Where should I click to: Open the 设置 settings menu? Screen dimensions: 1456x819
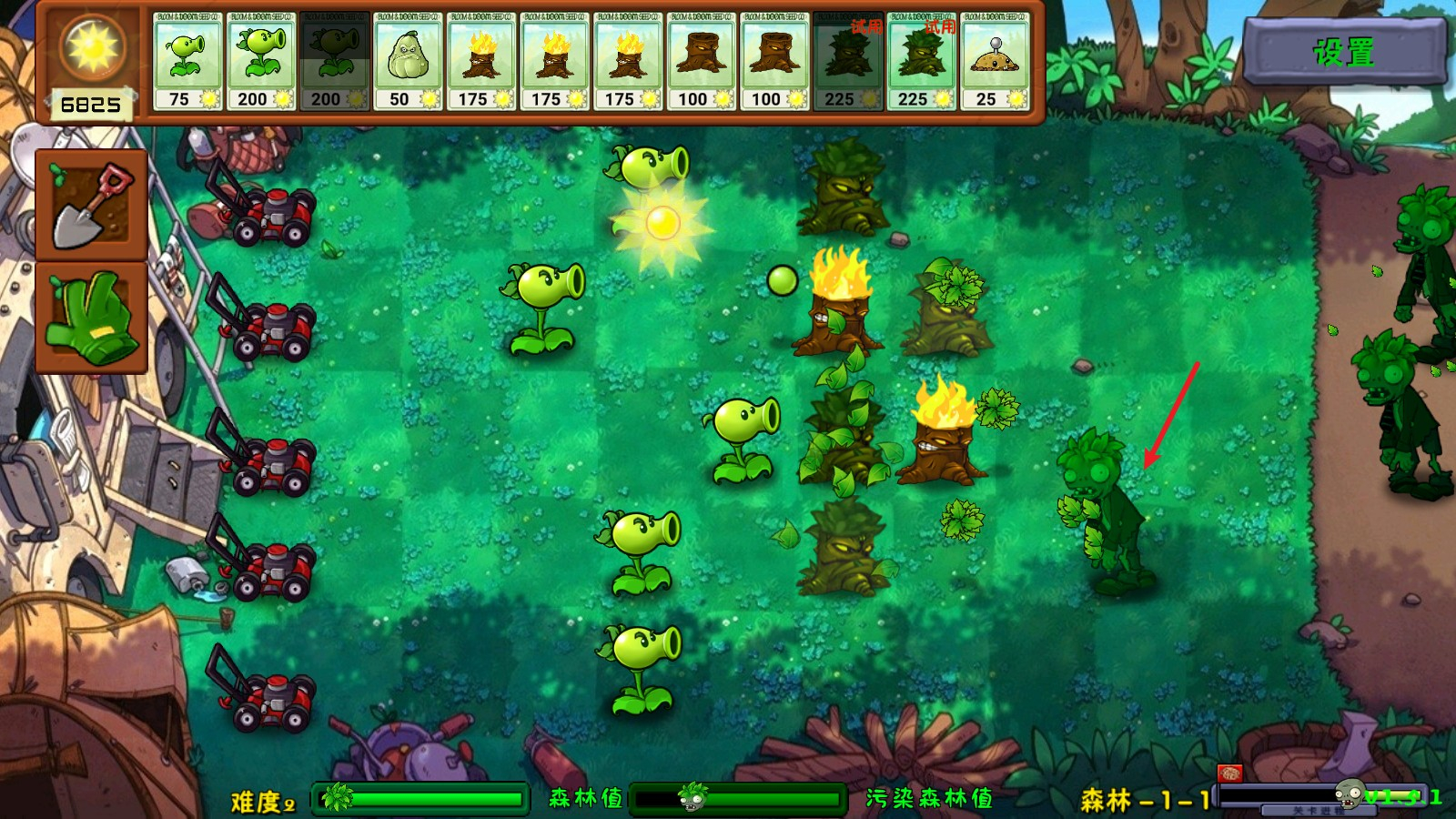click(x=1344, y=52)
